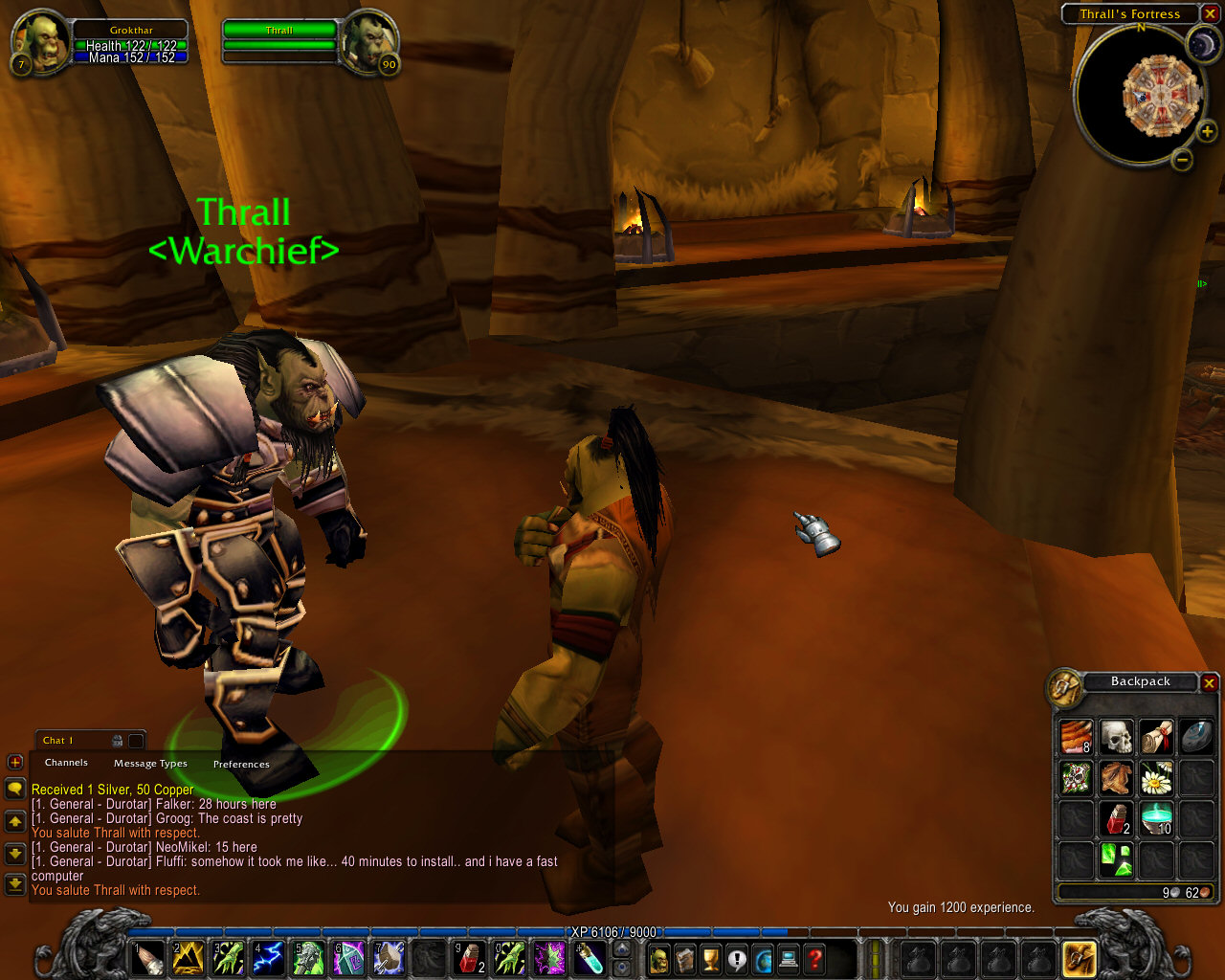Zoom in on the minimap
Image resolution: width=1225 pixels, height=980 pixels.
click(1207, 131)
